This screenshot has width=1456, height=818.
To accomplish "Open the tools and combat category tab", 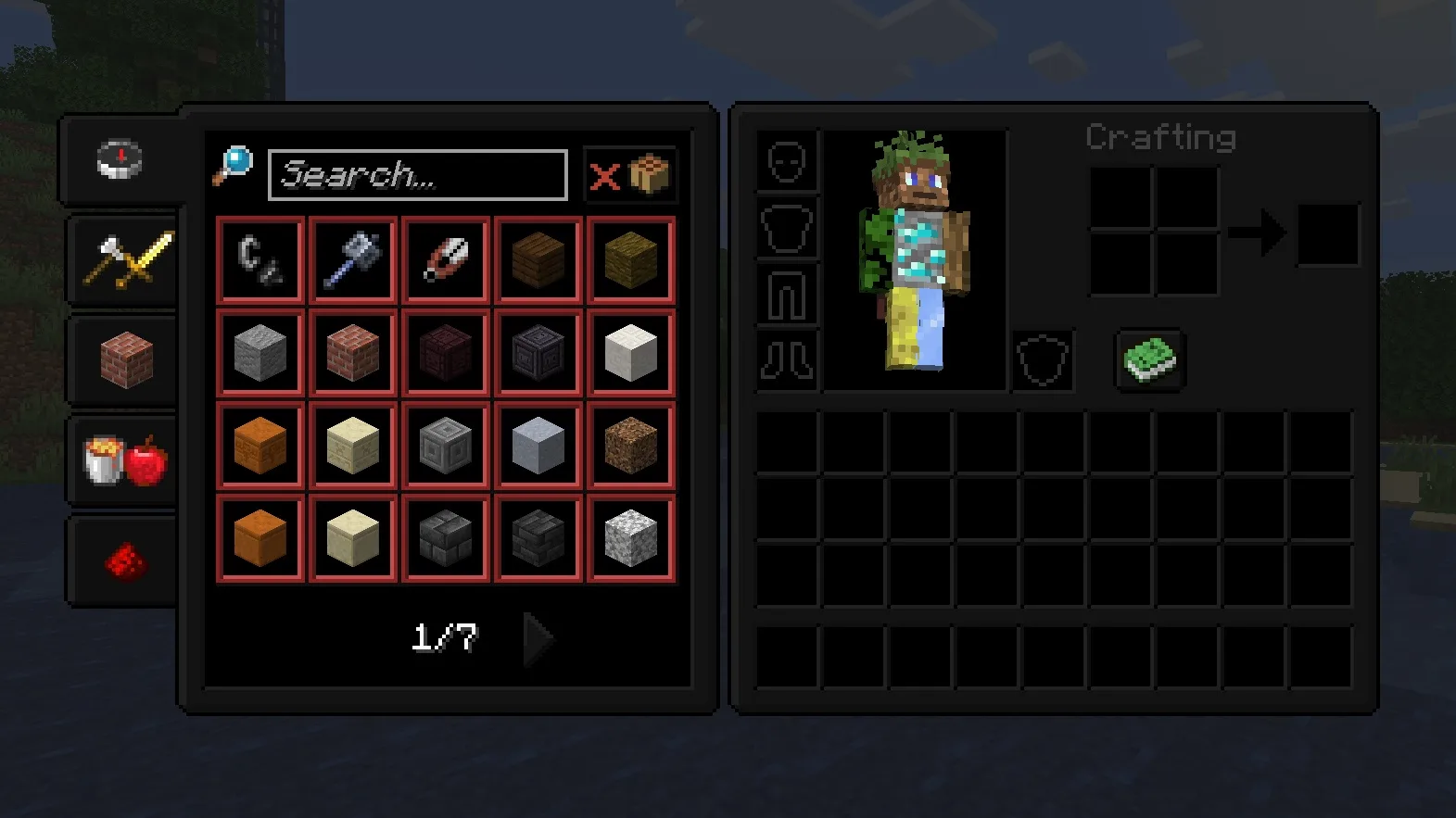I will pyautogui.click(x=120, y=260).
